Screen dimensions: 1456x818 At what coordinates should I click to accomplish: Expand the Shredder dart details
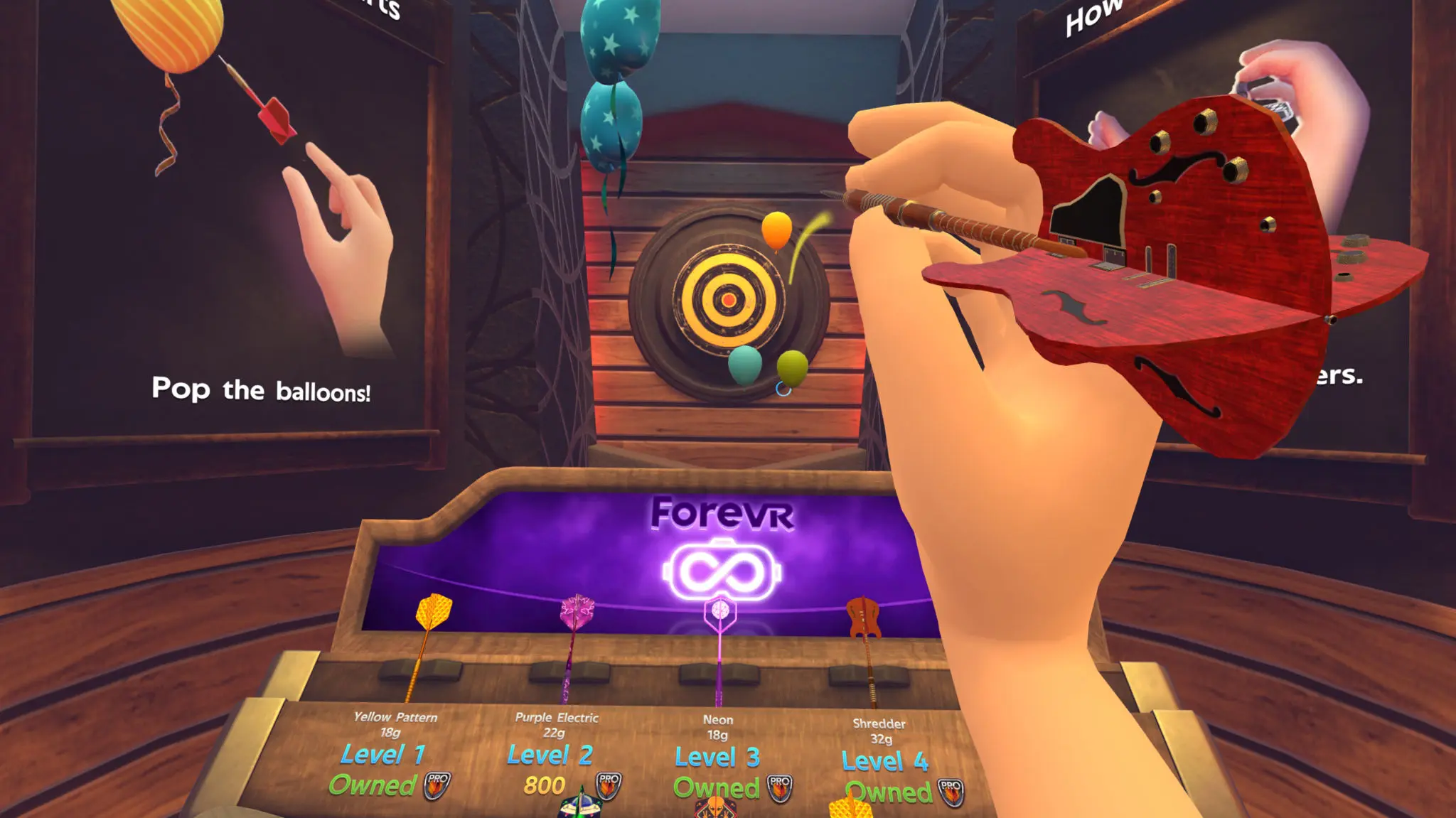[879, 725]
